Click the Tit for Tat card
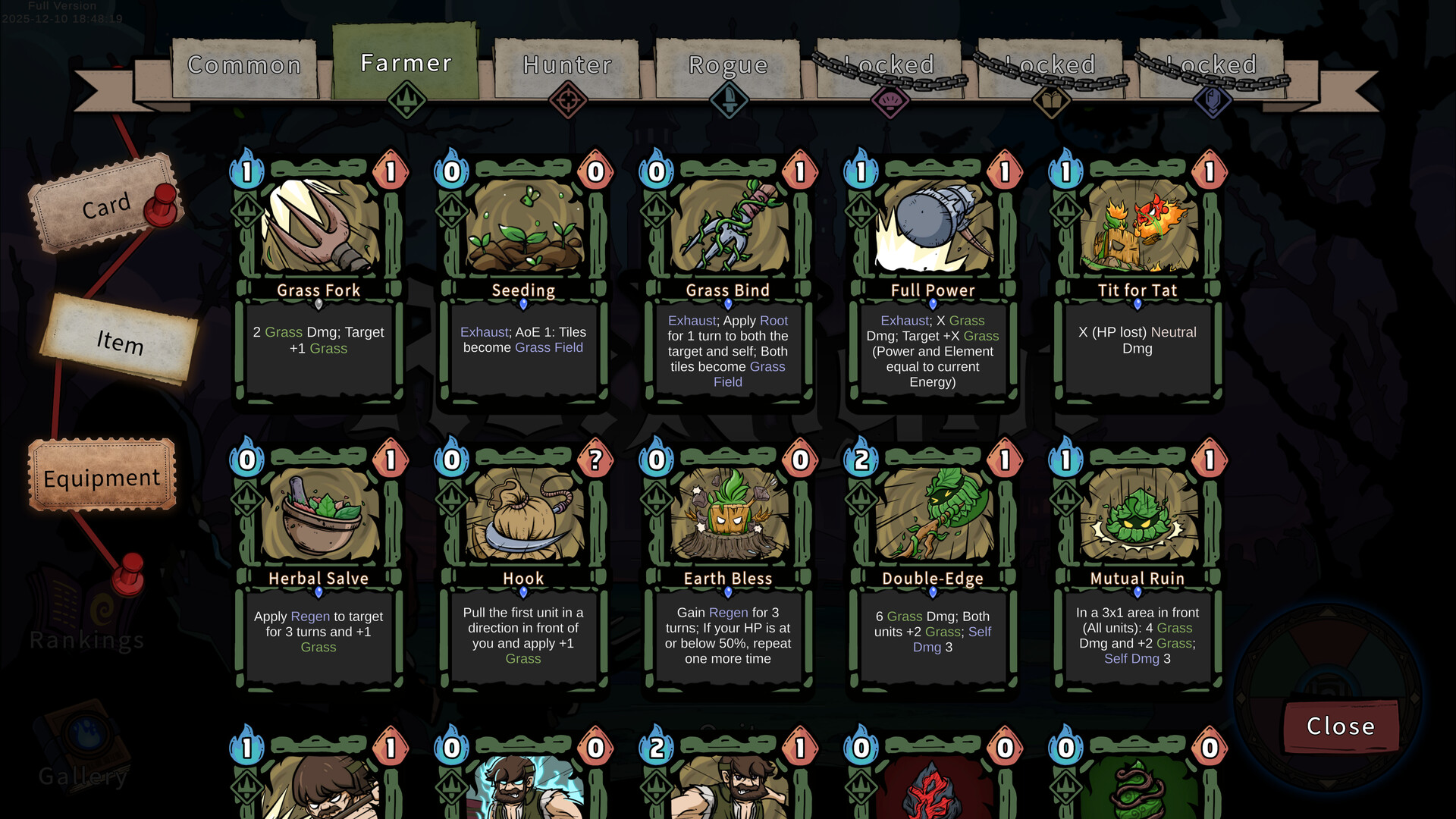 1137,281
